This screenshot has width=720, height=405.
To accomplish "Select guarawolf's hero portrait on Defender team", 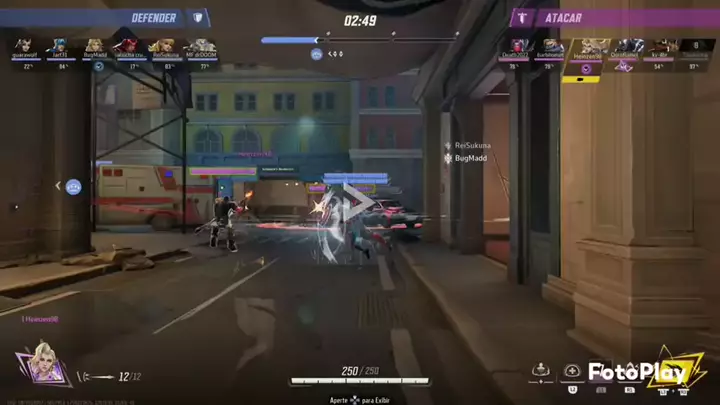I will tap(22, 46).
